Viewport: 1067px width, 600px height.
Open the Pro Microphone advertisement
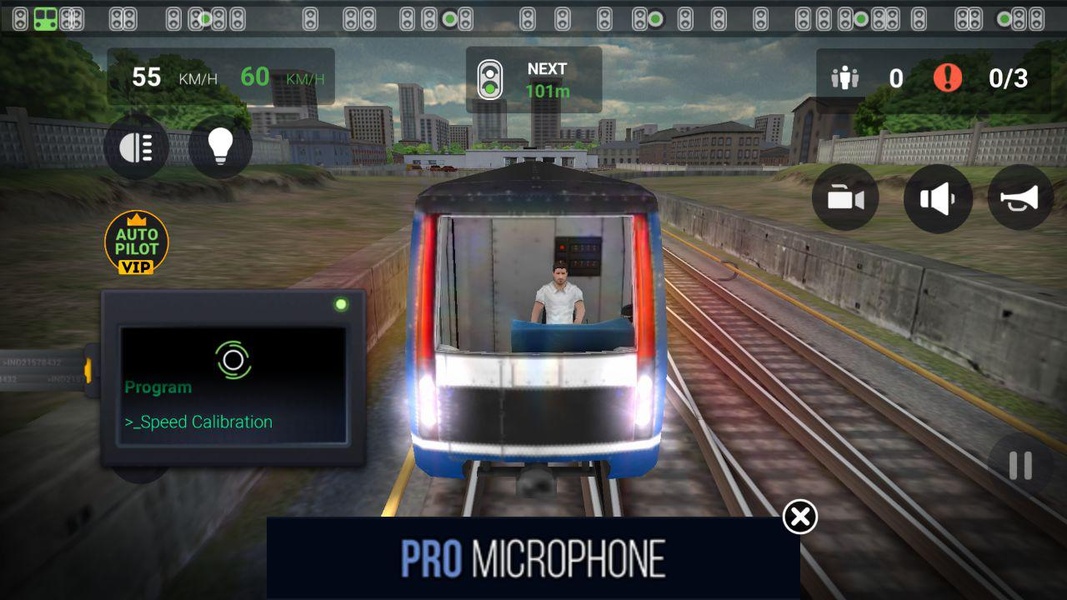pos(532,558)
